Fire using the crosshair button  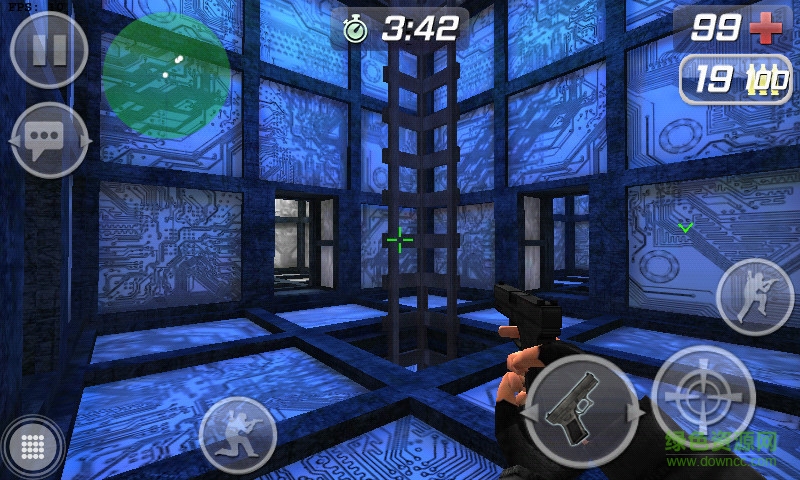(703, 397)
